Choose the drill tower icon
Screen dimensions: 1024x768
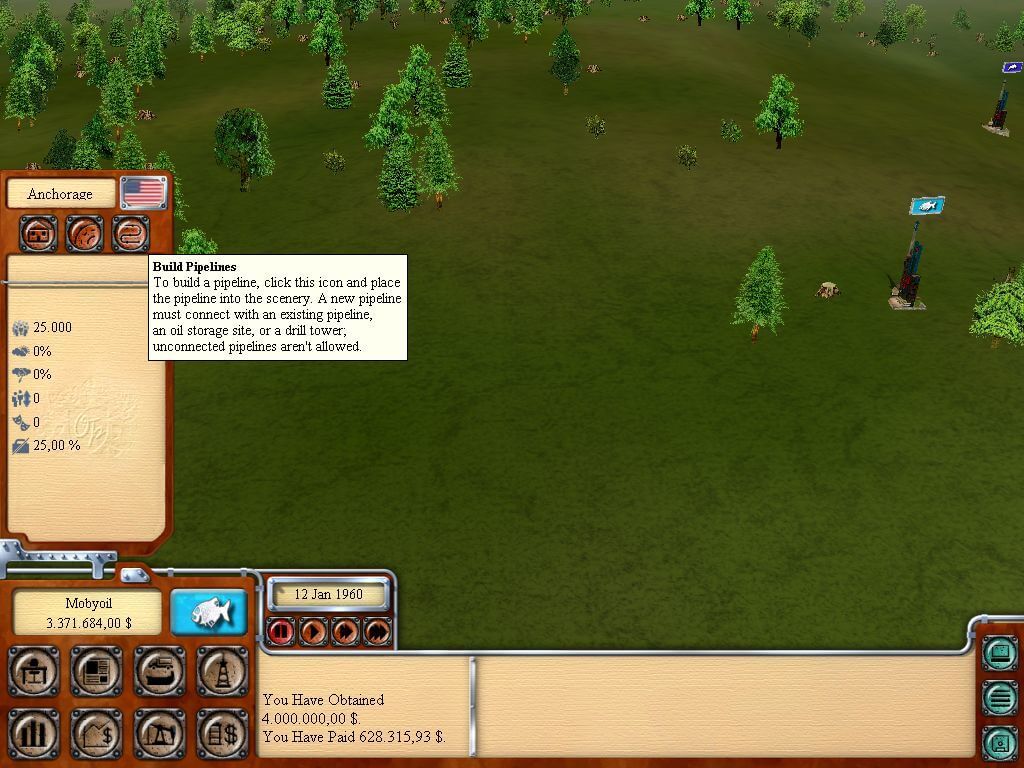pos(222,671)
